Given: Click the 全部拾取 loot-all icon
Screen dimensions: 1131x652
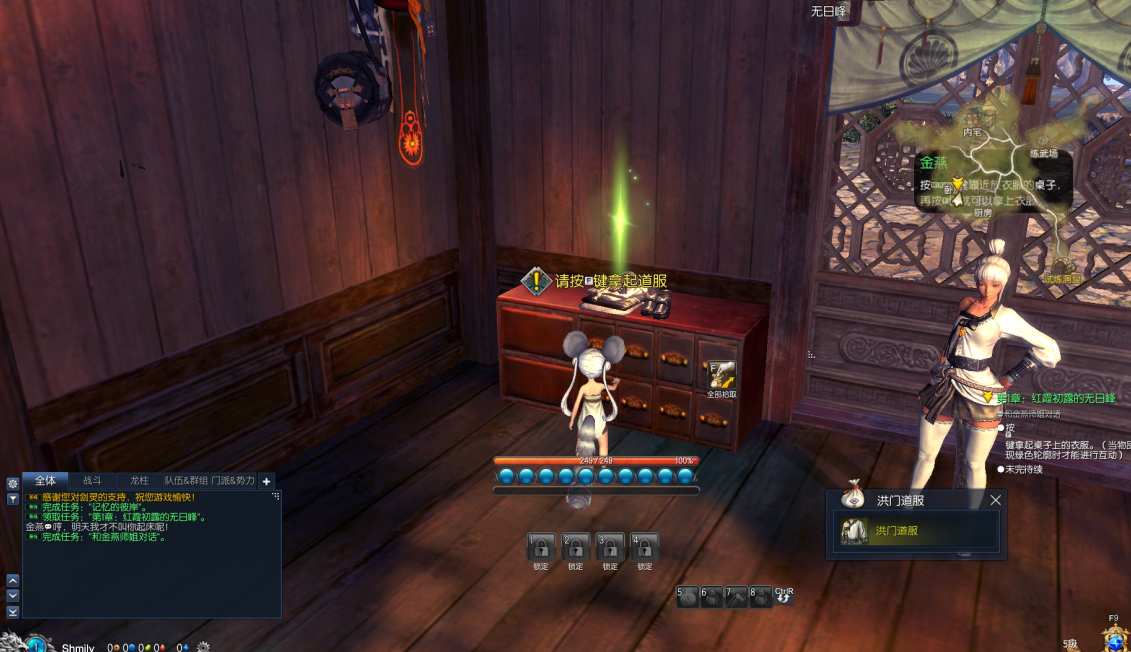Looking at the screenshot, I should coord(721,375).
